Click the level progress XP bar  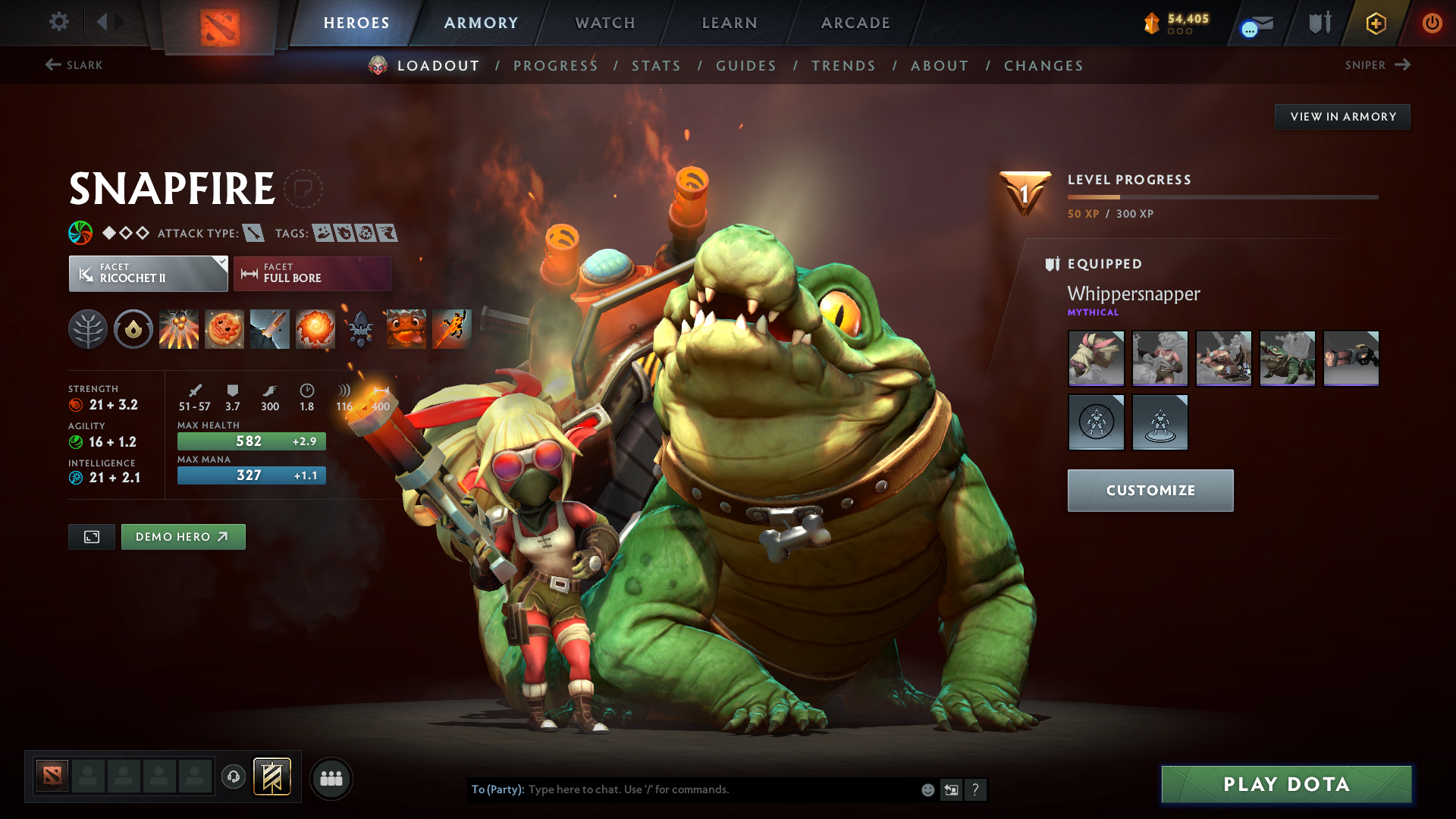point(1222,197)
